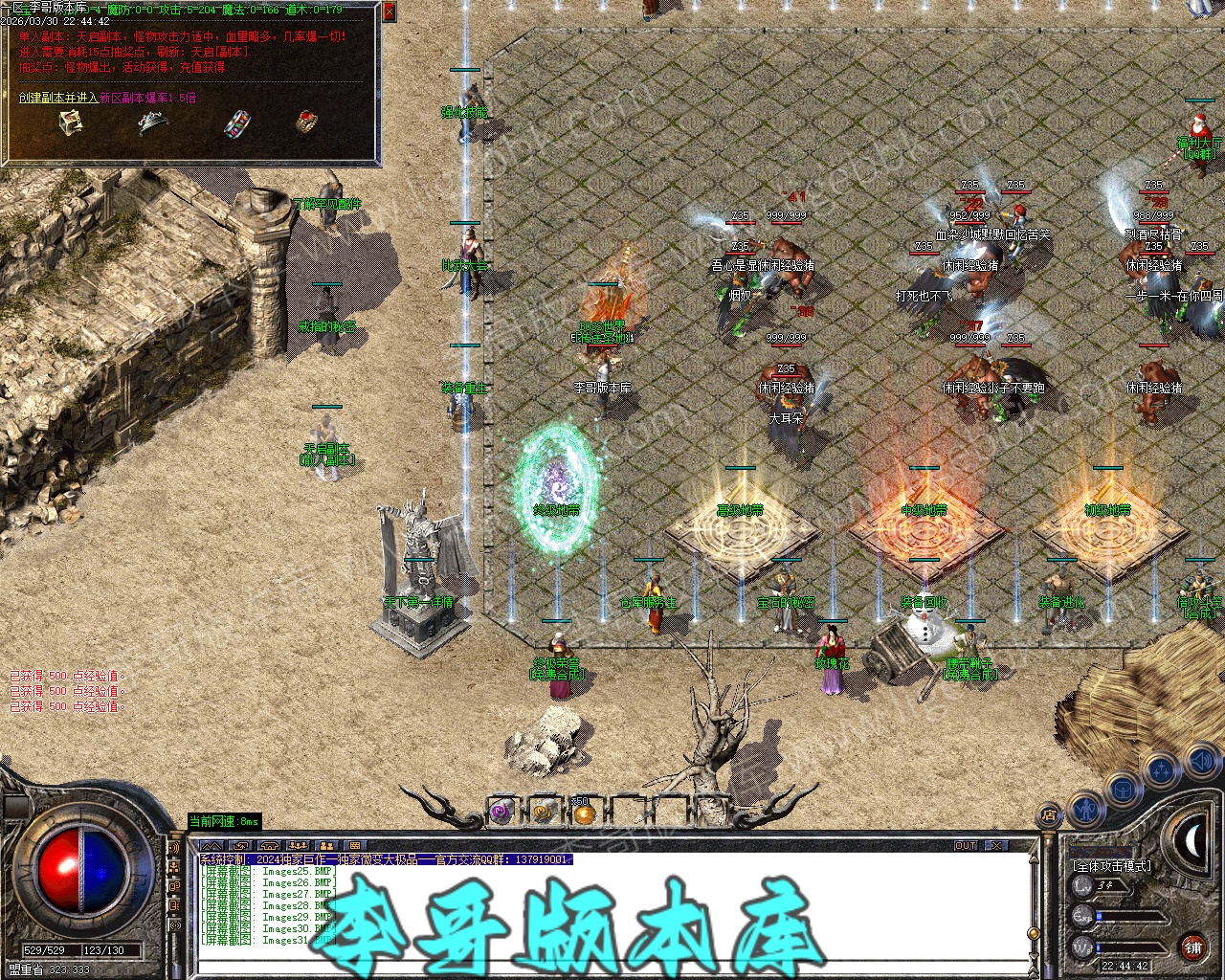Open the bag inventory round button

pyautogui.click(x=1122, y=790)
